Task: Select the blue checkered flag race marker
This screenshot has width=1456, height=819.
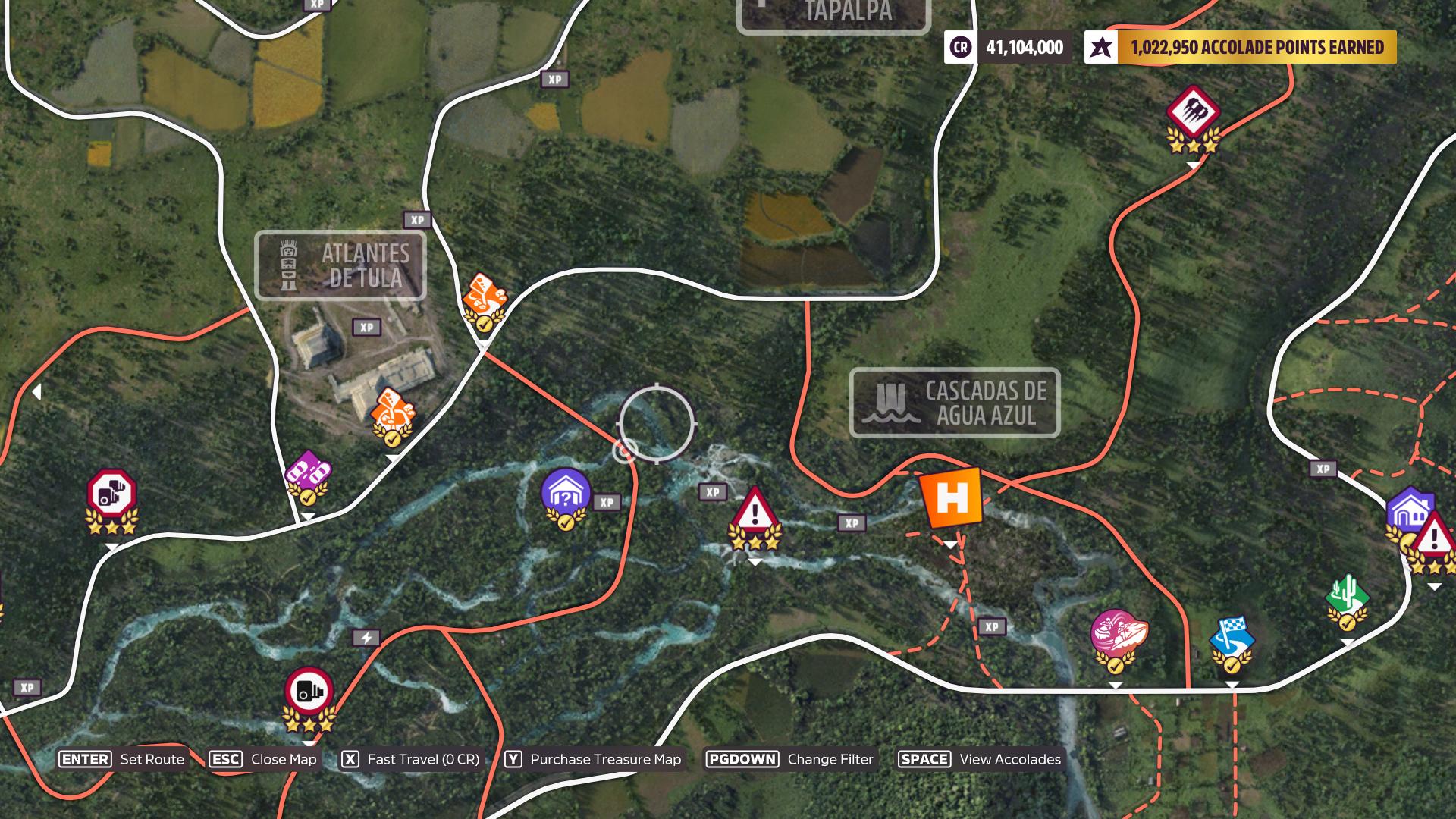Action: tap(1232, 637)
